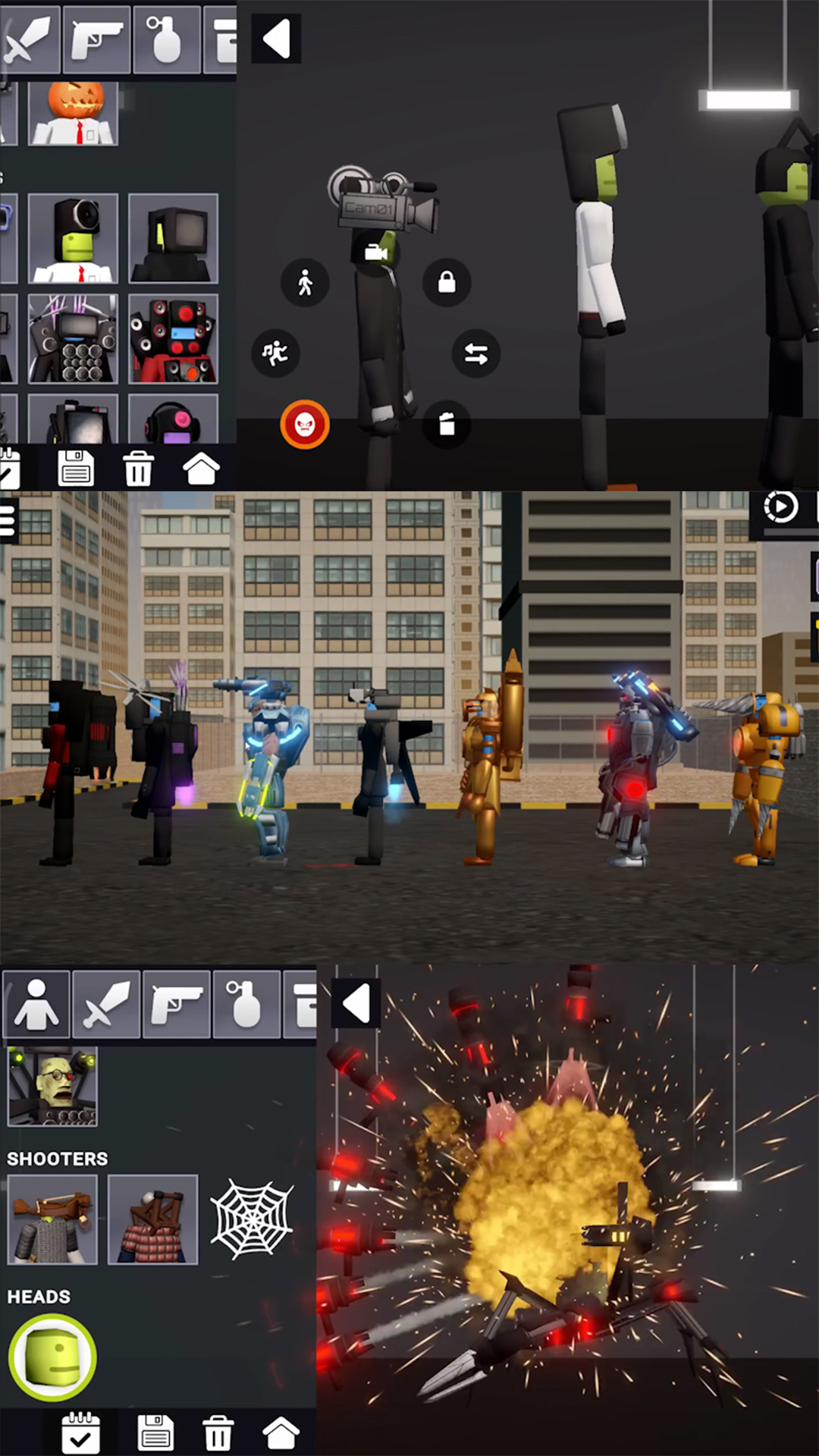
Task: Open the hamburger menu
Action: tap(8, 520)
